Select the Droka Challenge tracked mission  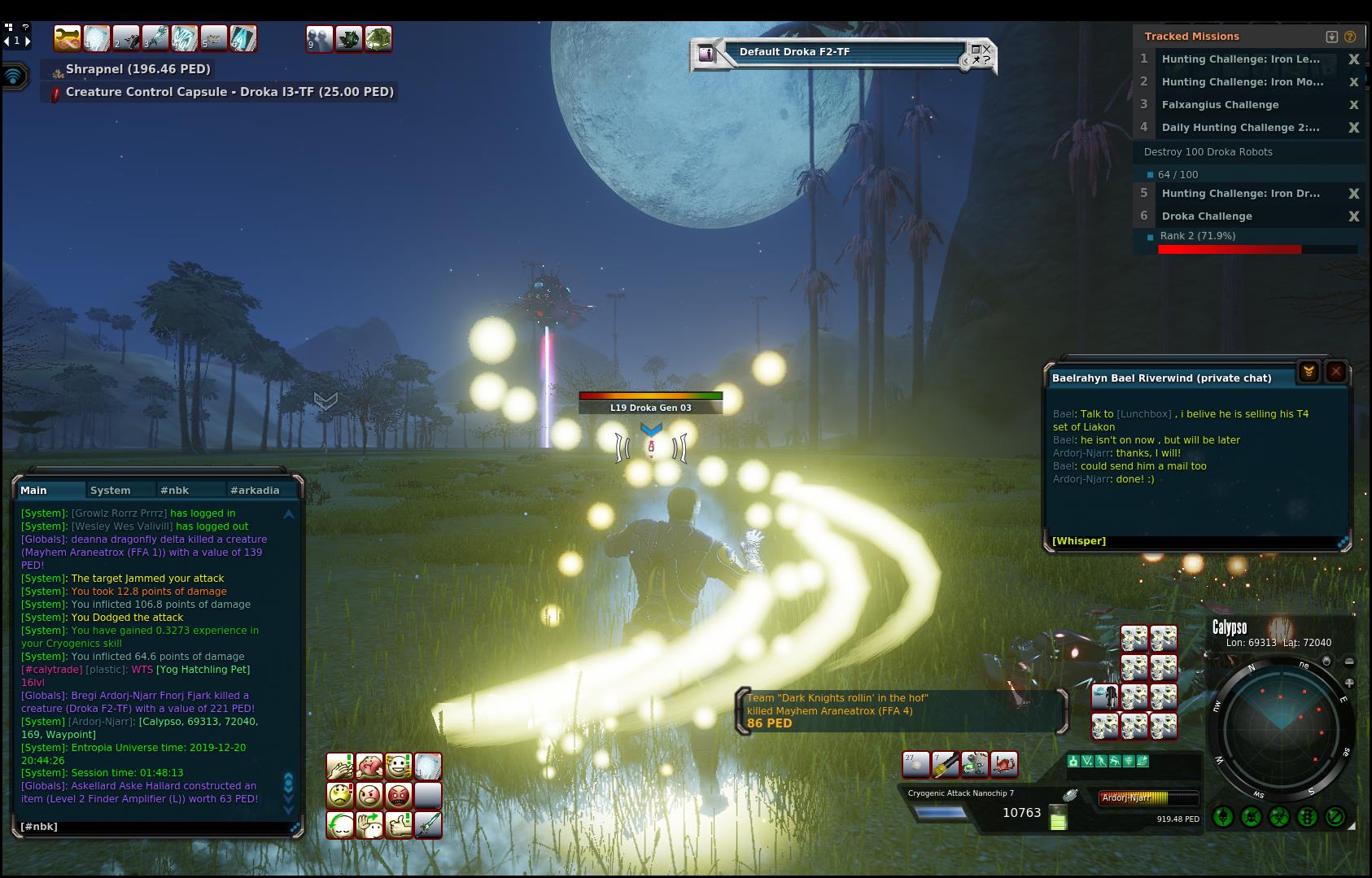coord(1207,216)
